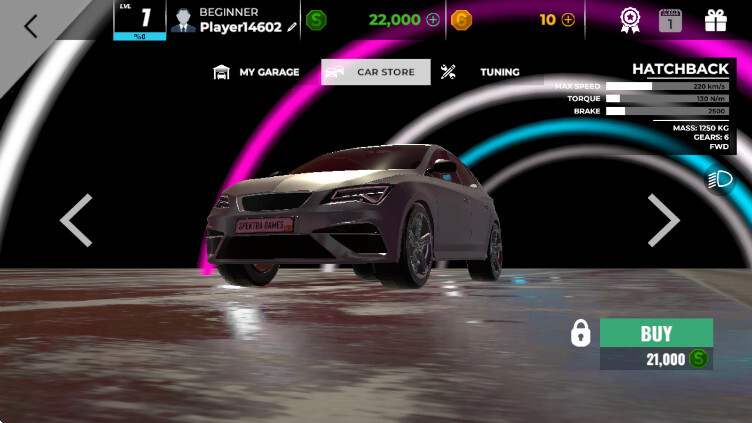Add more gold coins with plus button

click(568, 19)
